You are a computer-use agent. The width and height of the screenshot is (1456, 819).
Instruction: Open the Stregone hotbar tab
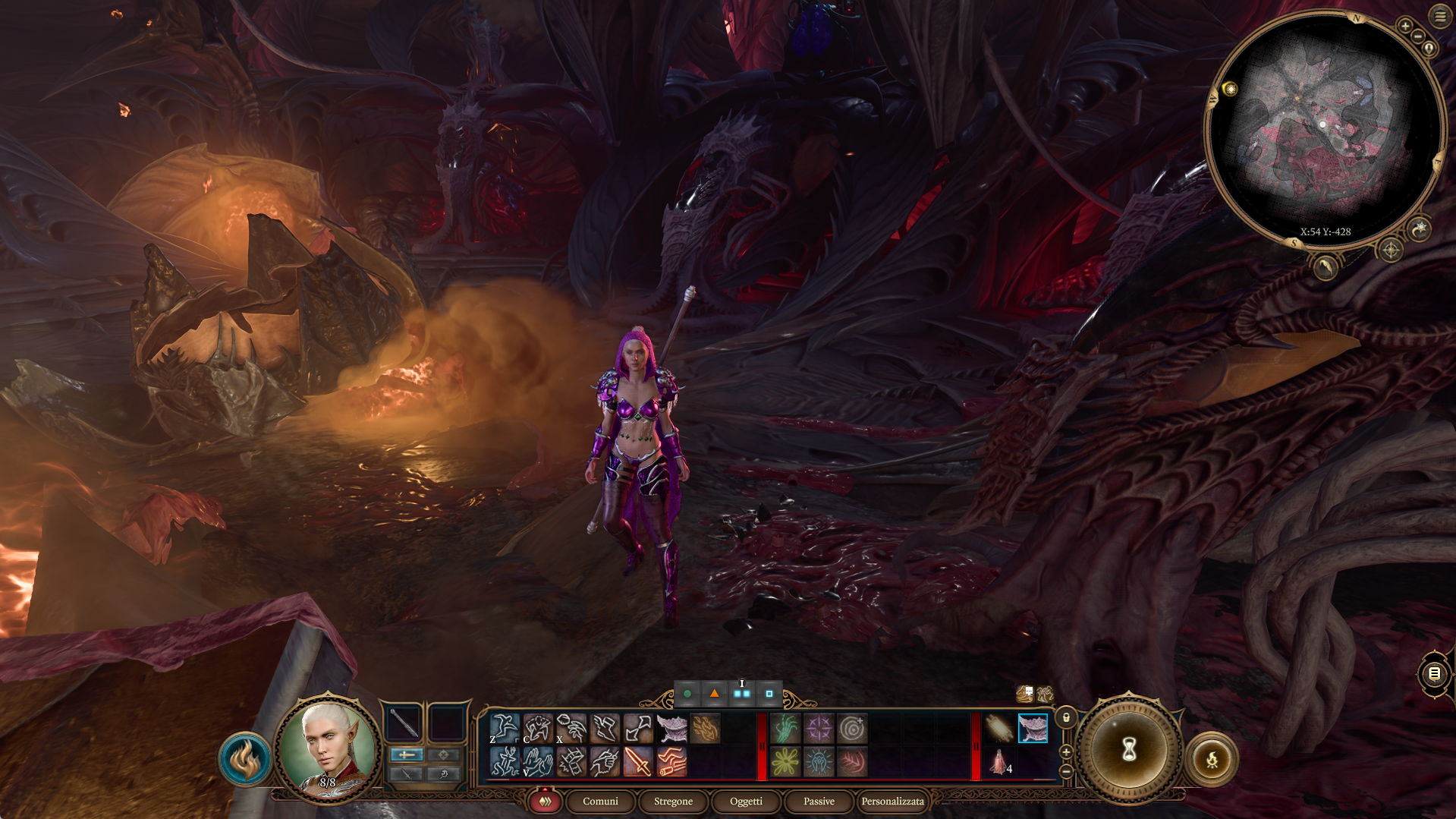tap(673, 801)
